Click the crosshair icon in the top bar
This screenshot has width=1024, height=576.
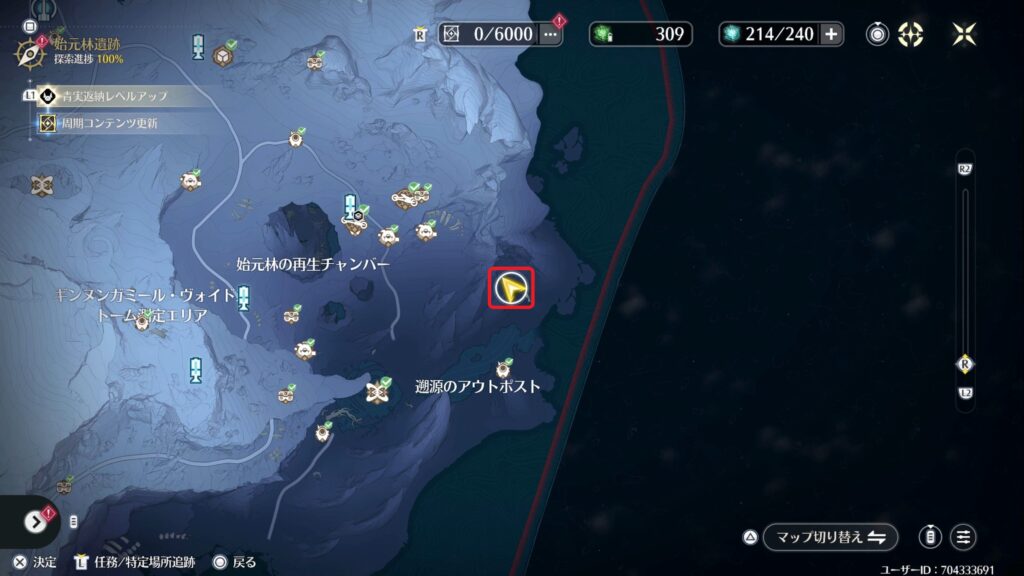tap(911, 34)
